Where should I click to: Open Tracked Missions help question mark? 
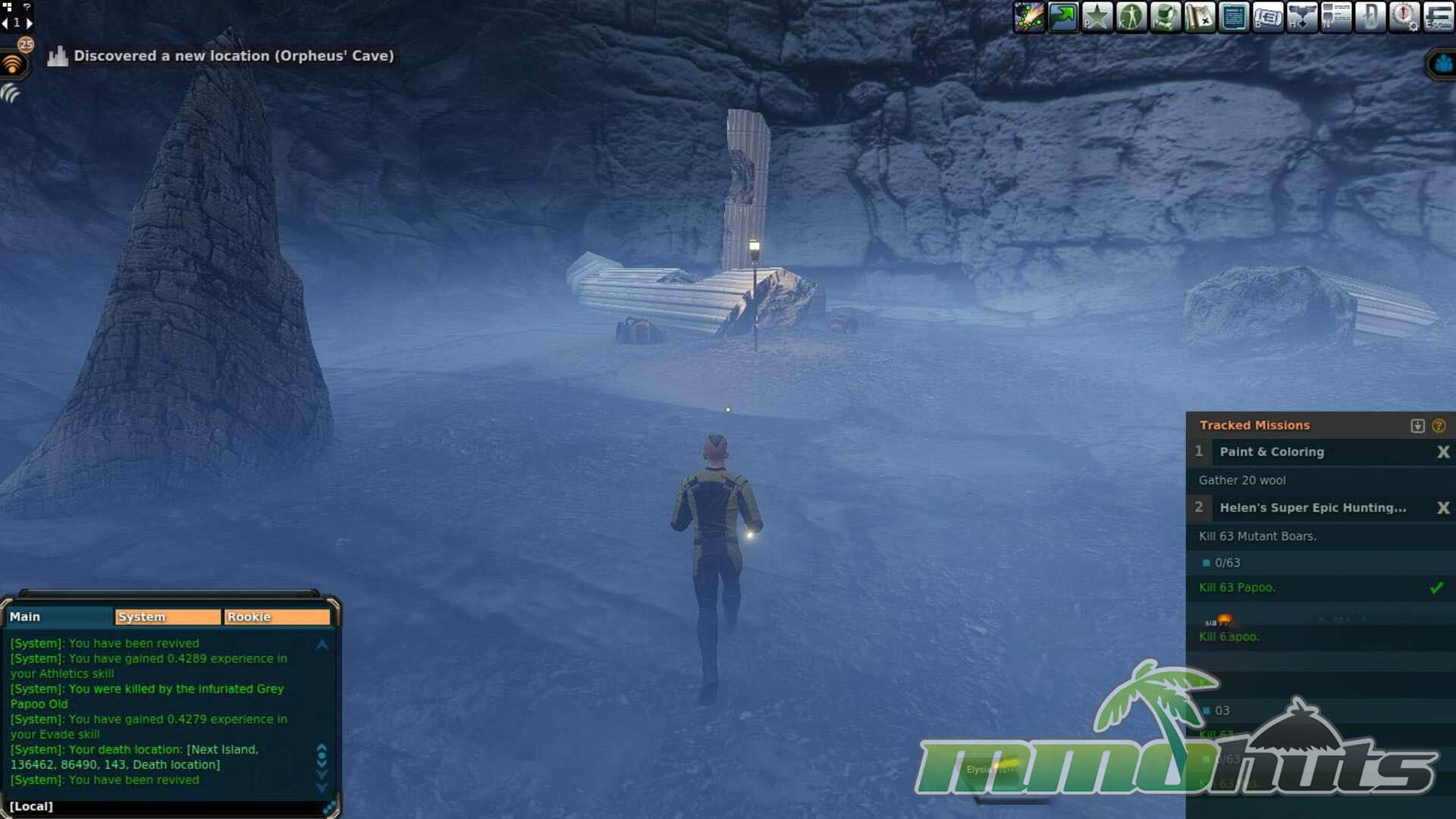tap(1439, 426)
